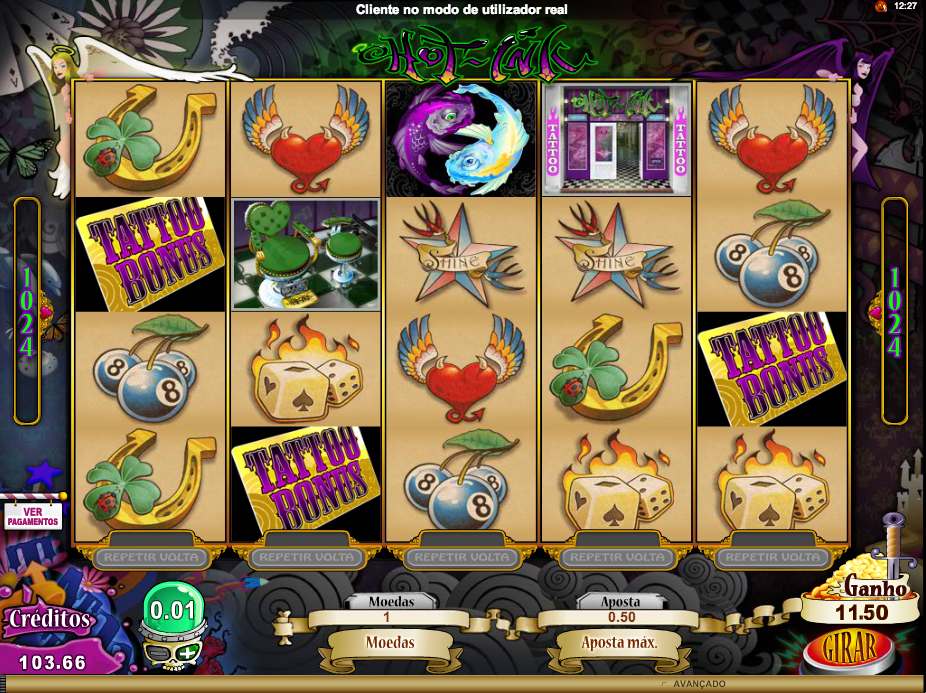The height and width of the screenshot is (693, 926).
Task: Open the Ver Pagamentos paytable sign
Action: point(33,515)
